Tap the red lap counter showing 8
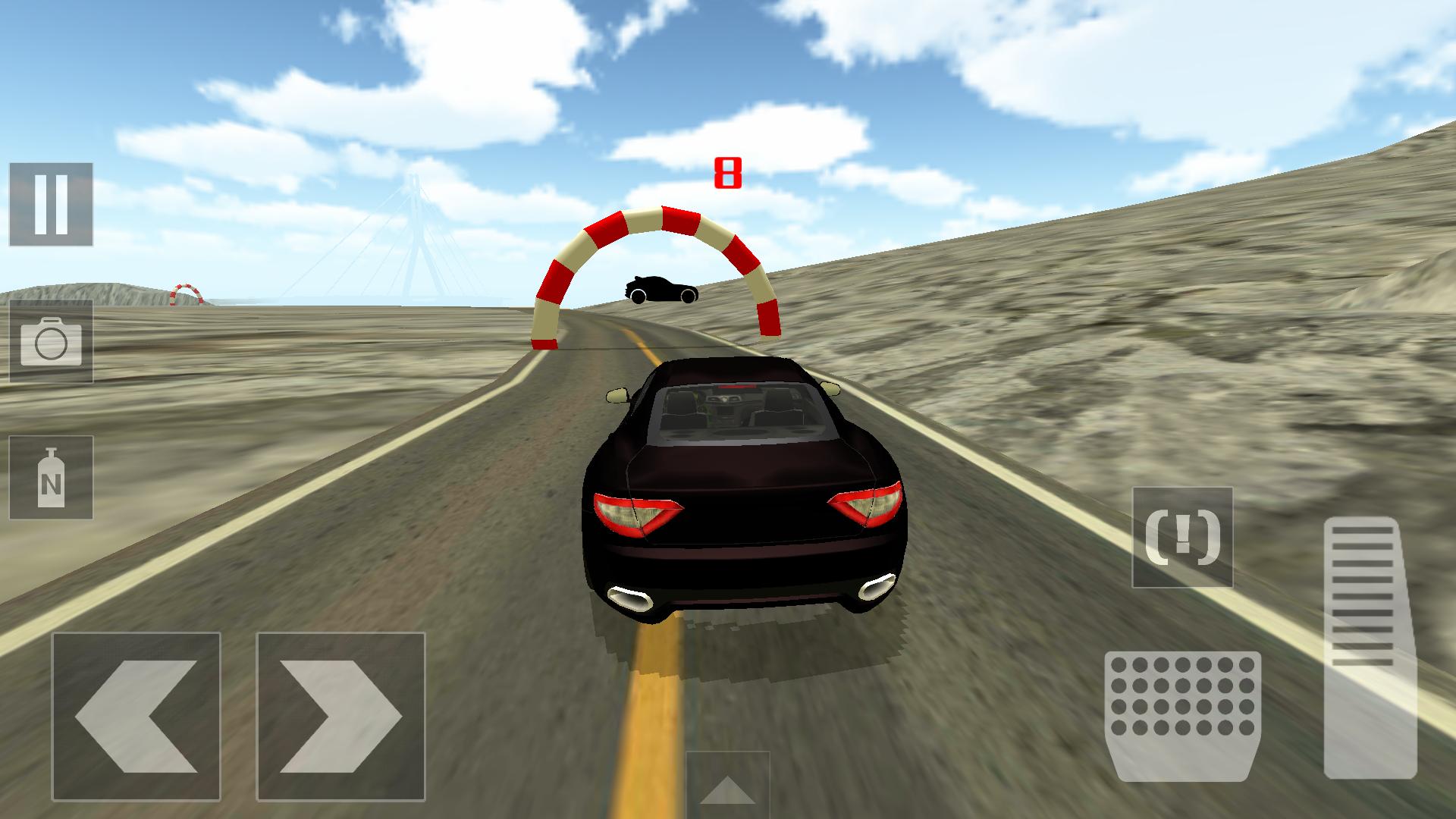 click(x=727, y=172)
